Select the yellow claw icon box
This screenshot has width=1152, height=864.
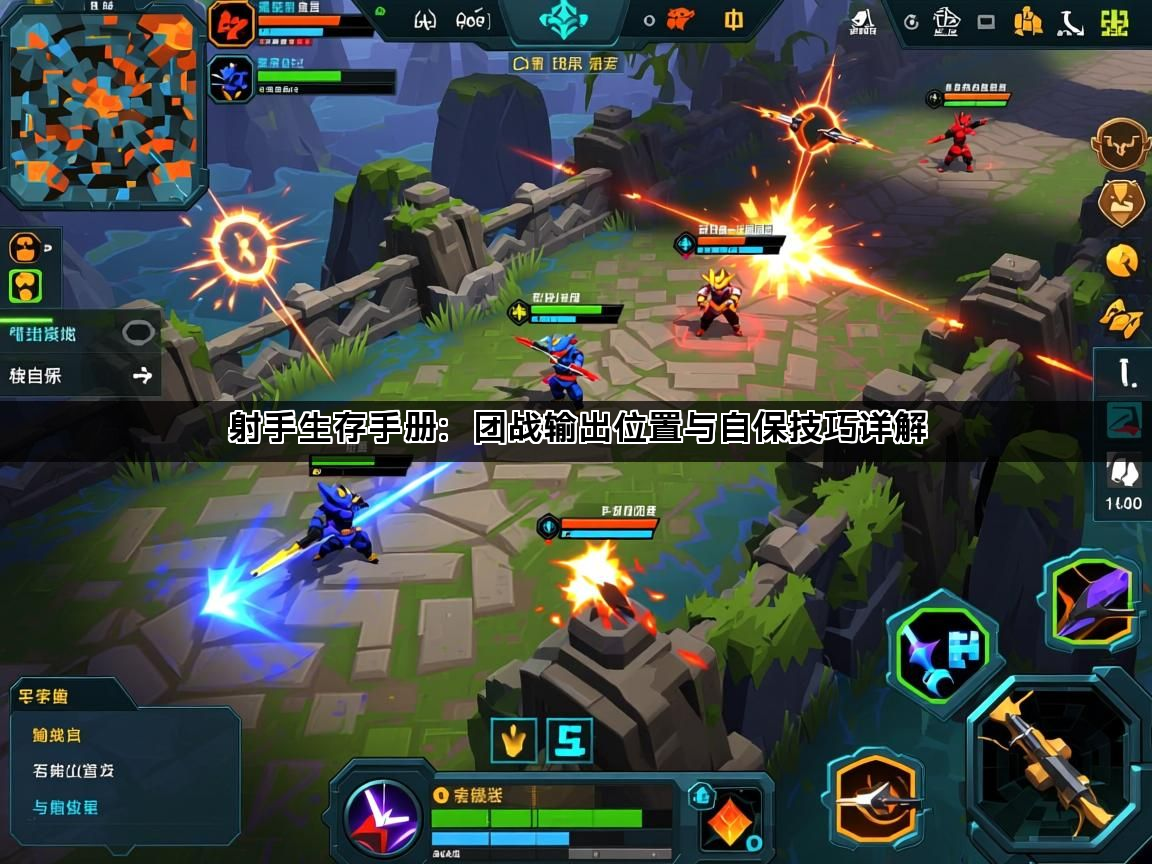[514, 741]
